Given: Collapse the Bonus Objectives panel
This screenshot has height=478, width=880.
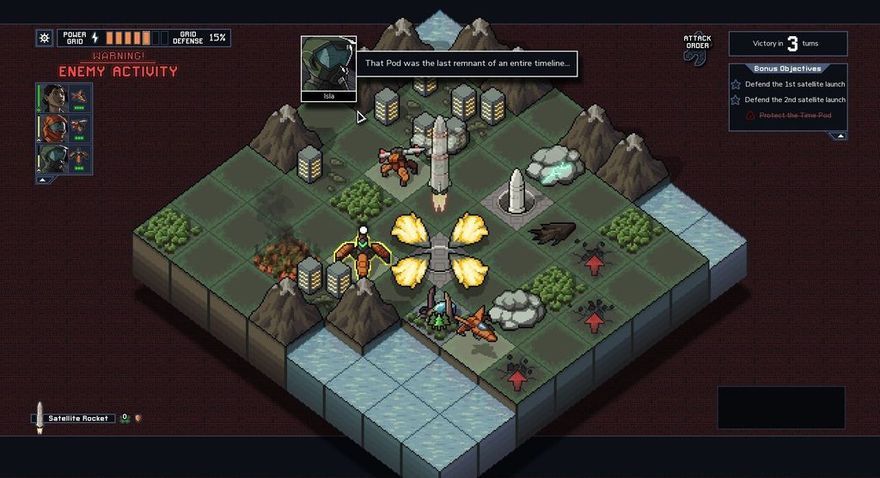Looking at the screenshot, I should pyautogui.click(x=840, y=135).
